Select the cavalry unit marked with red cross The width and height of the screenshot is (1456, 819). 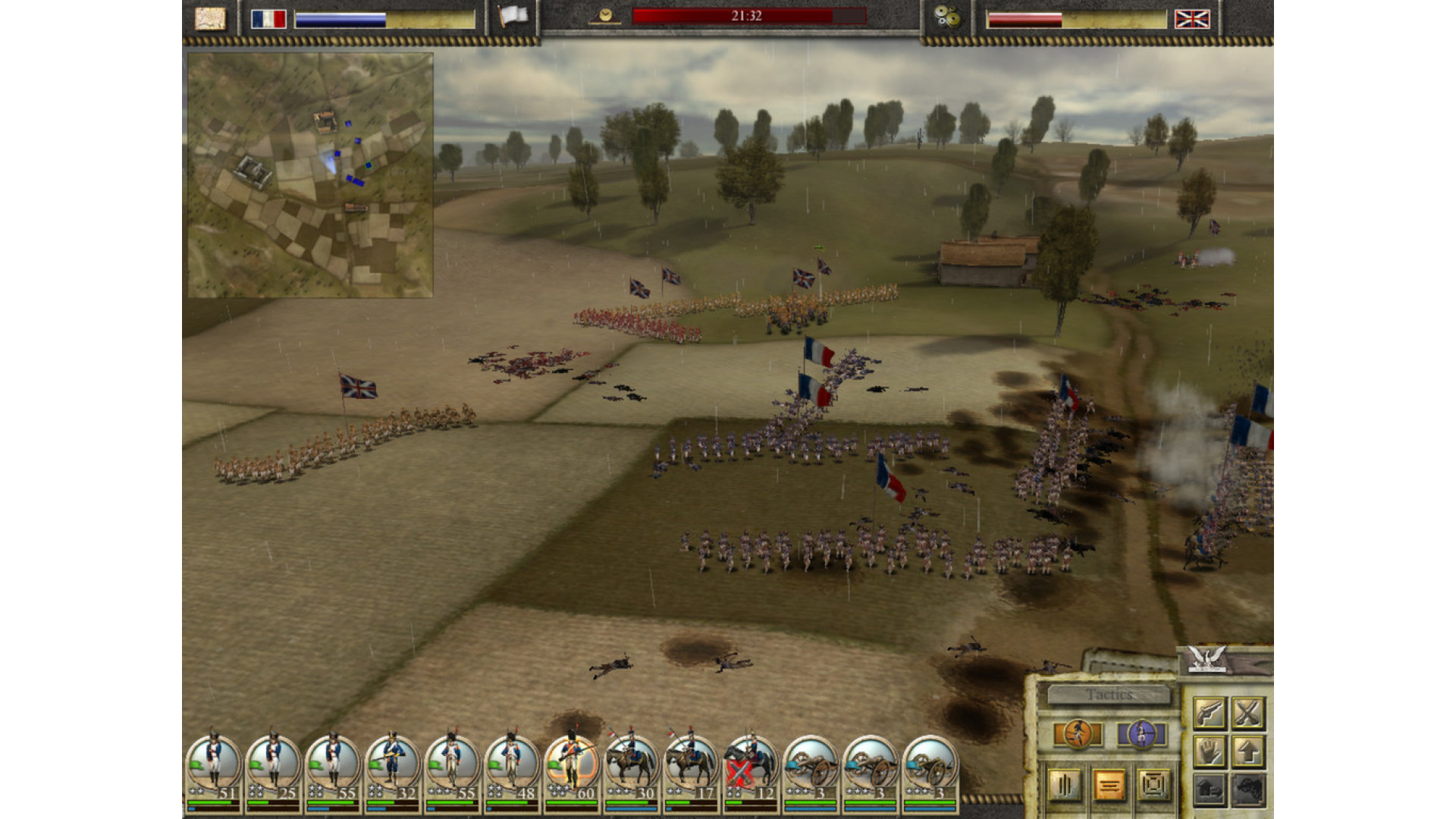(751, 766)
